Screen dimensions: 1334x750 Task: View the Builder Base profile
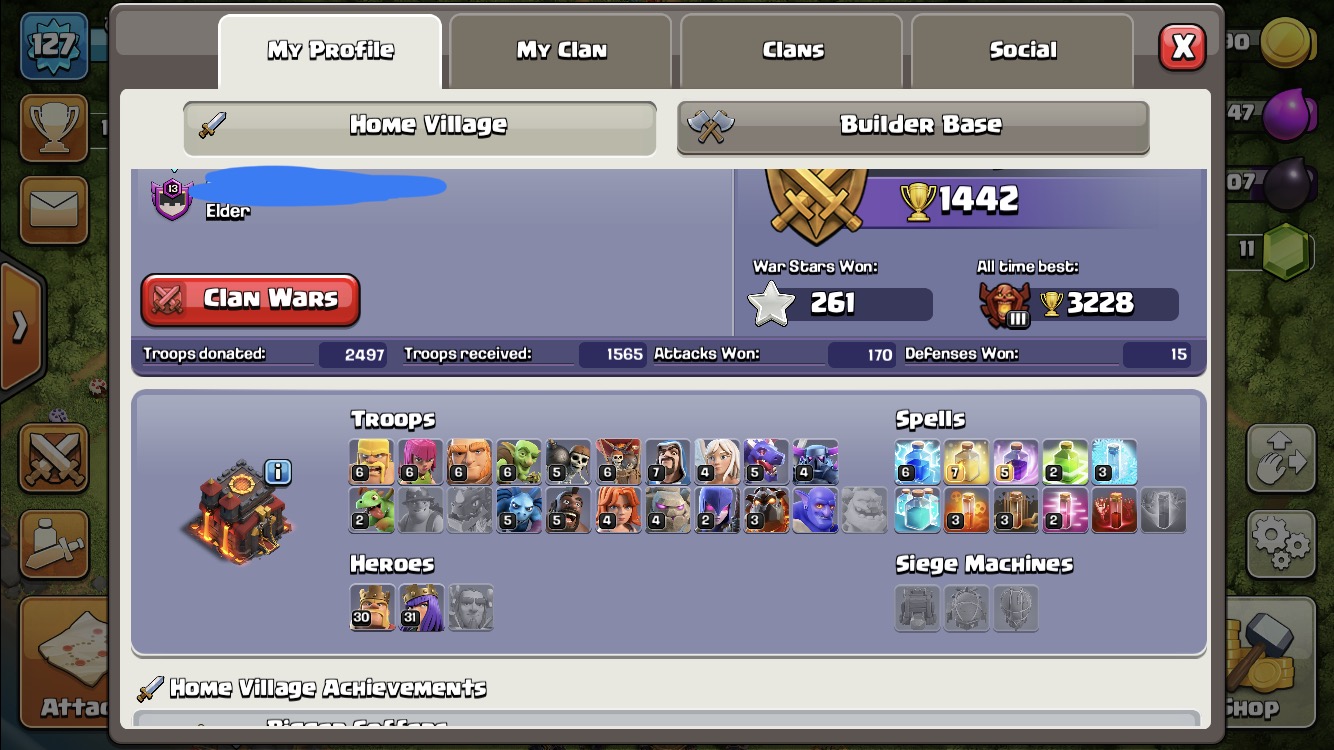tap(913, 125)
